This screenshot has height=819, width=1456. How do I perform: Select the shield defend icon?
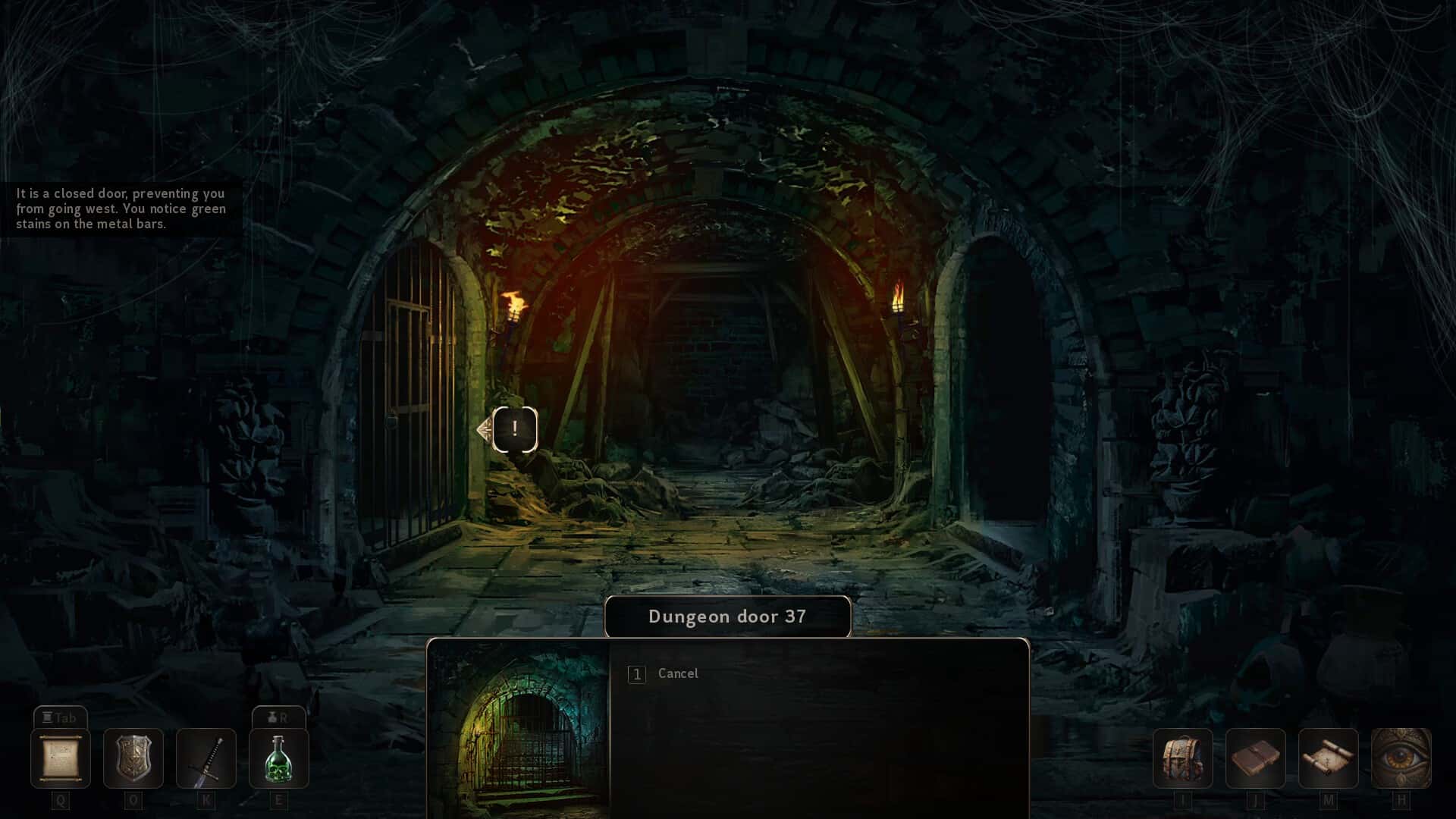click(134, 758)
